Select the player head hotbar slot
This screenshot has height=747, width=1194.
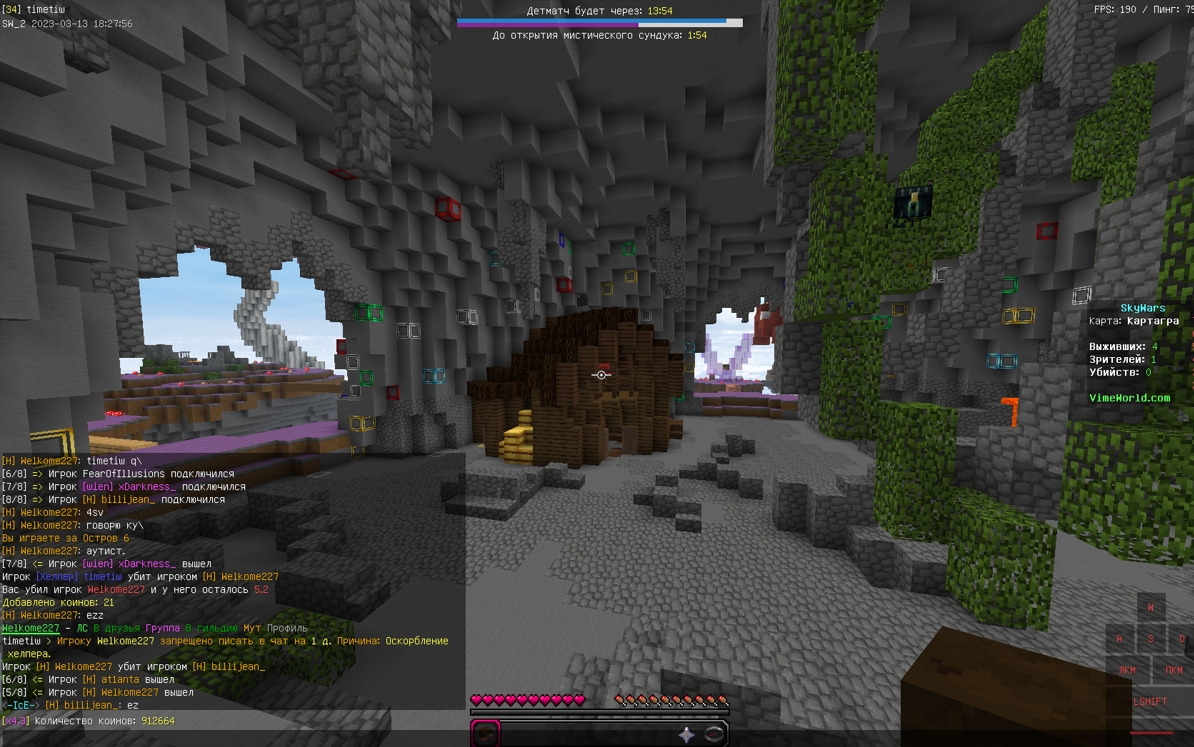[x=486, y=733]
